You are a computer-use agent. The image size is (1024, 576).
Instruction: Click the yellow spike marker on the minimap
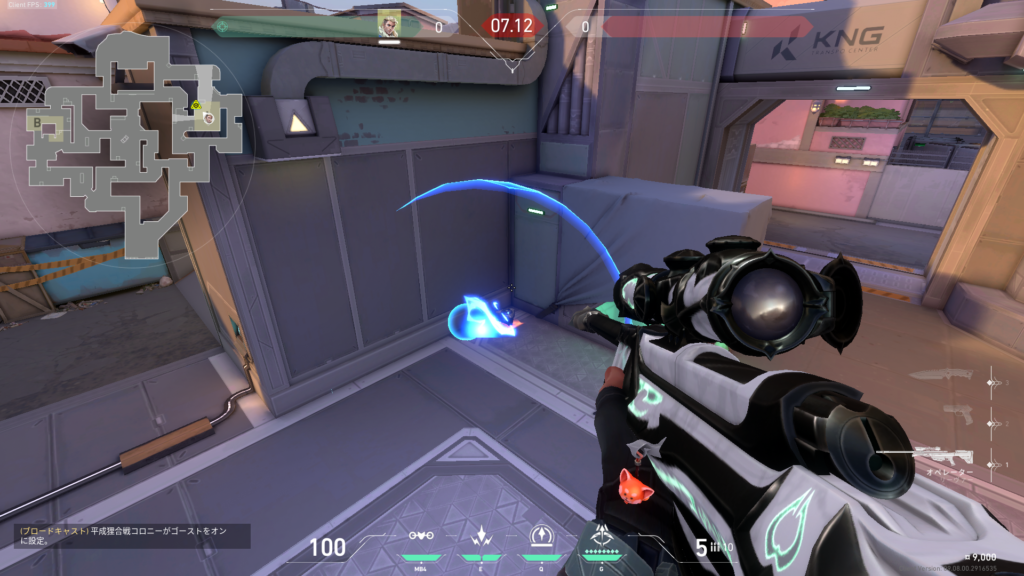coord(198,104)
